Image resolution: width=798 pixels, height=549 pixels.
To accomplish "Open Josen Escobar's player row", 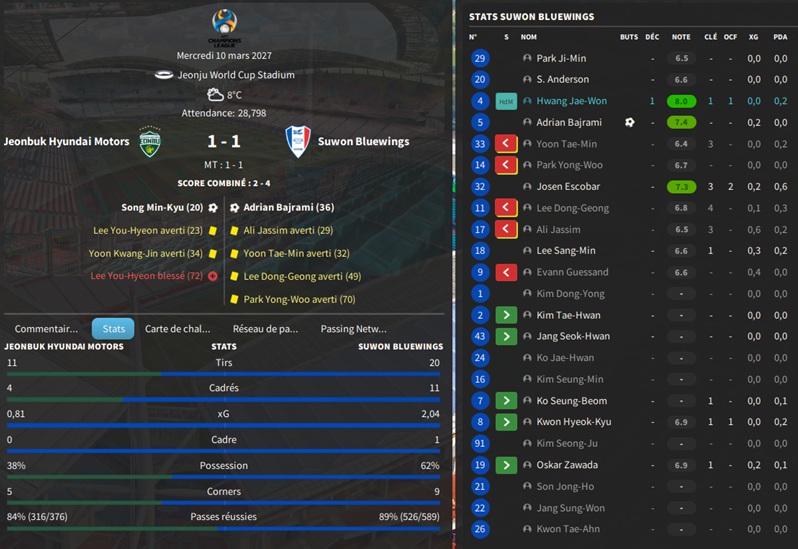I will click(x=568, y=187).
